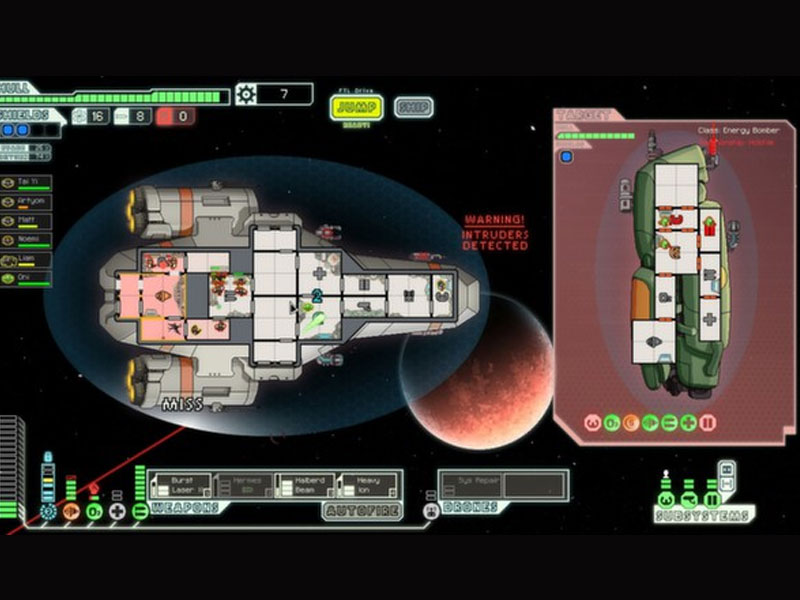This screenshot has height=600, width=800.
Task: Select the Heavy Ion weapon slot
Action: coord(368,485)
